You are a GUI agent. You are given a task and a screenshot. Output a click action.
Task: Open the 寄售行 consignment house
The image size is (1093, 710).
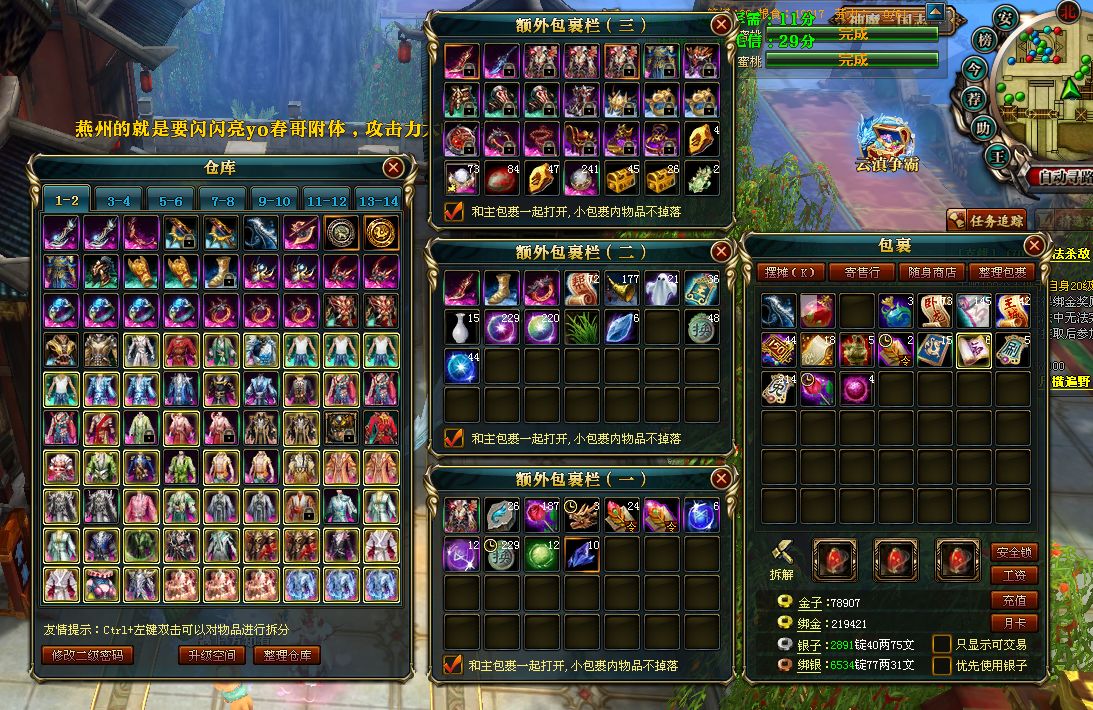pos(862,272)
